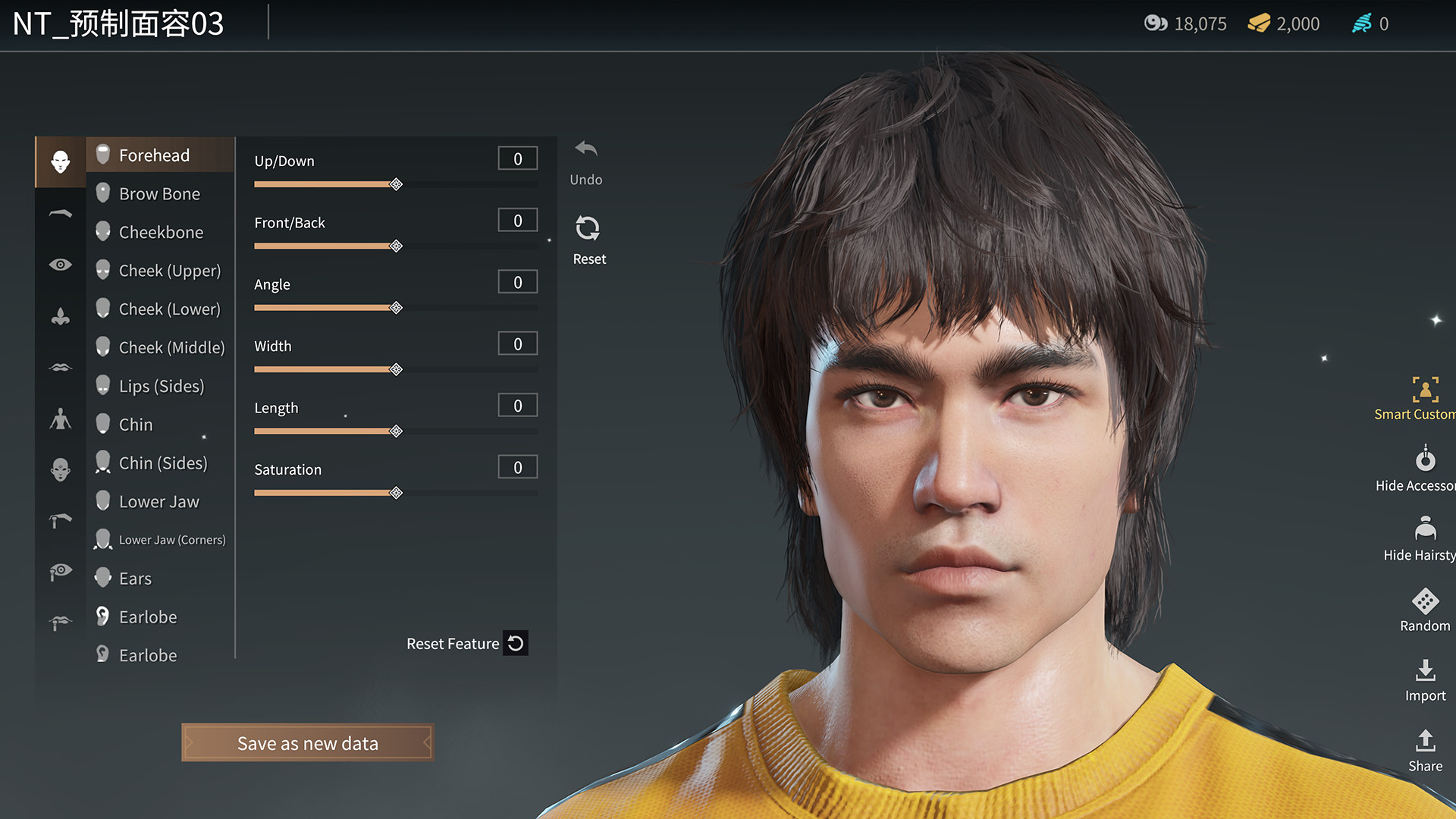Select Lower Jaw feature
Image resolution: width=1456 pixels, height=819 pixels.
click(x=158, y=502)
